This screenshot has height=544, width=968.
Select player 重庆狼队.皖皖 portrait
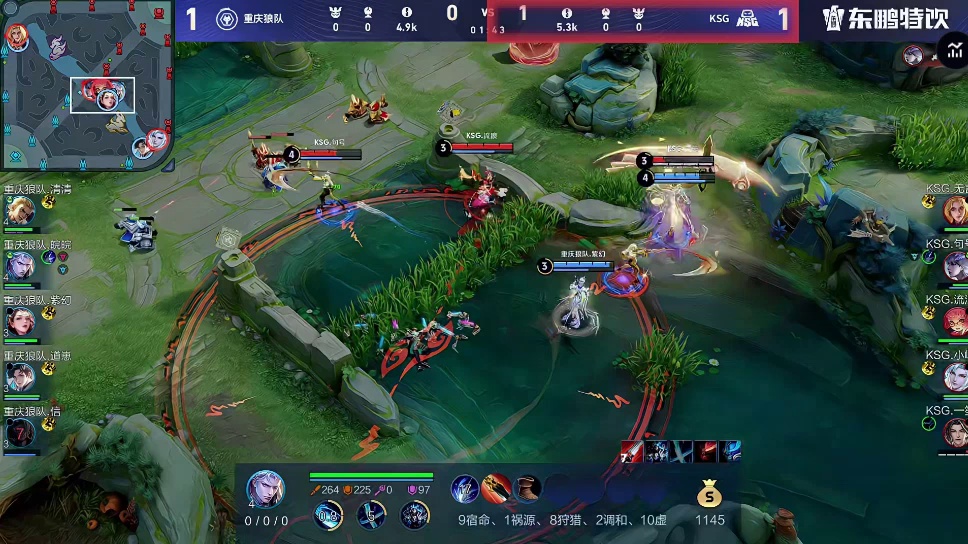click(20, 266)
